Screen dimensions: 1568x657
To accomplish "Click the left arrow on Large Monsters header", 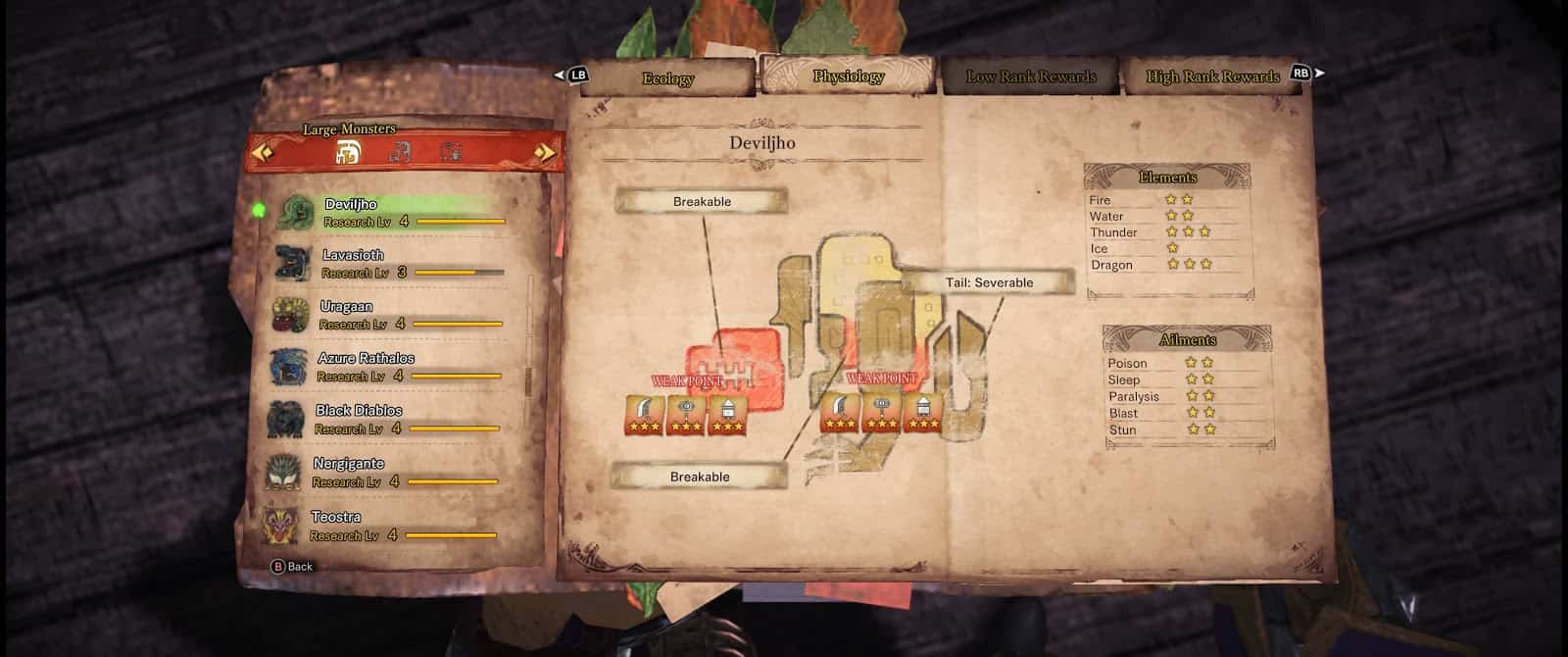I will coord(262,152).
